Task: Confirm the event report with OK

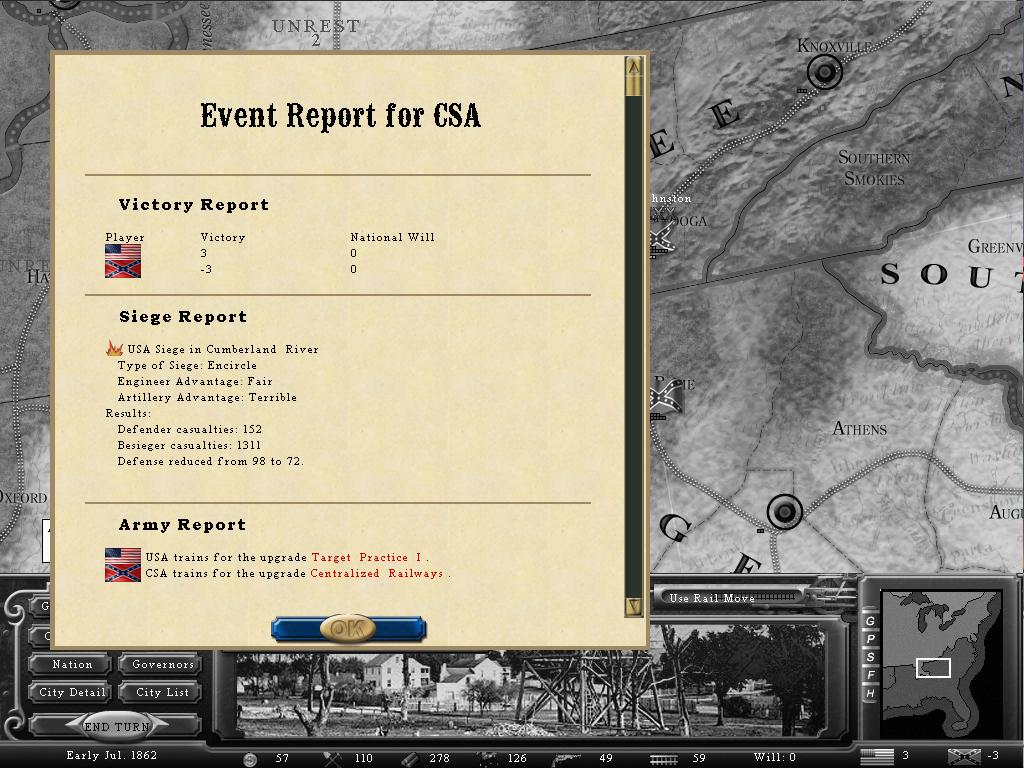Action: point(348,629)
